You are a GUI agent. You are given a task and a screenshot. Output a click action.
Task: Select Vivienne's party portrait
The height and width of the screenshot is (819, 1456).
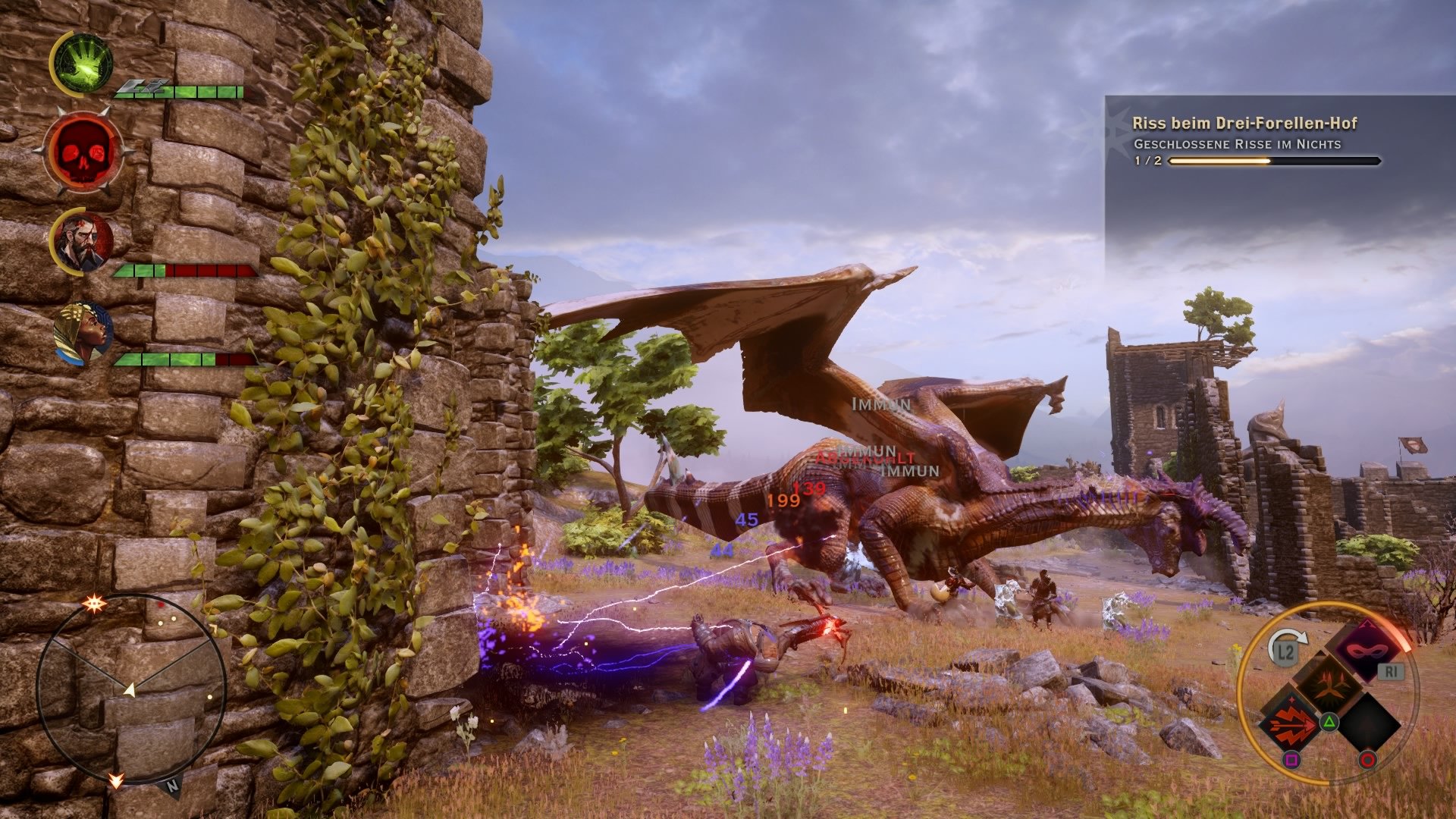point(82,331)
